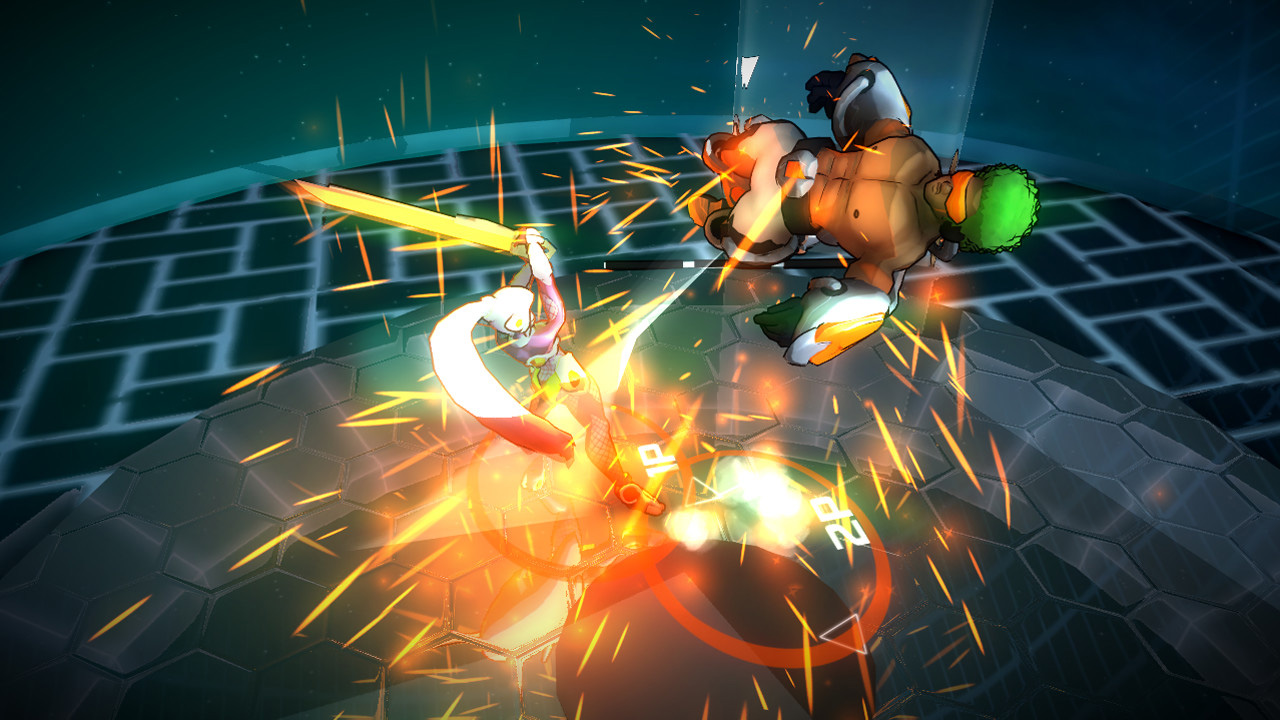Click the left end of the stamina bar
This screenshot has height=720, width=1280.
point(606,264)
